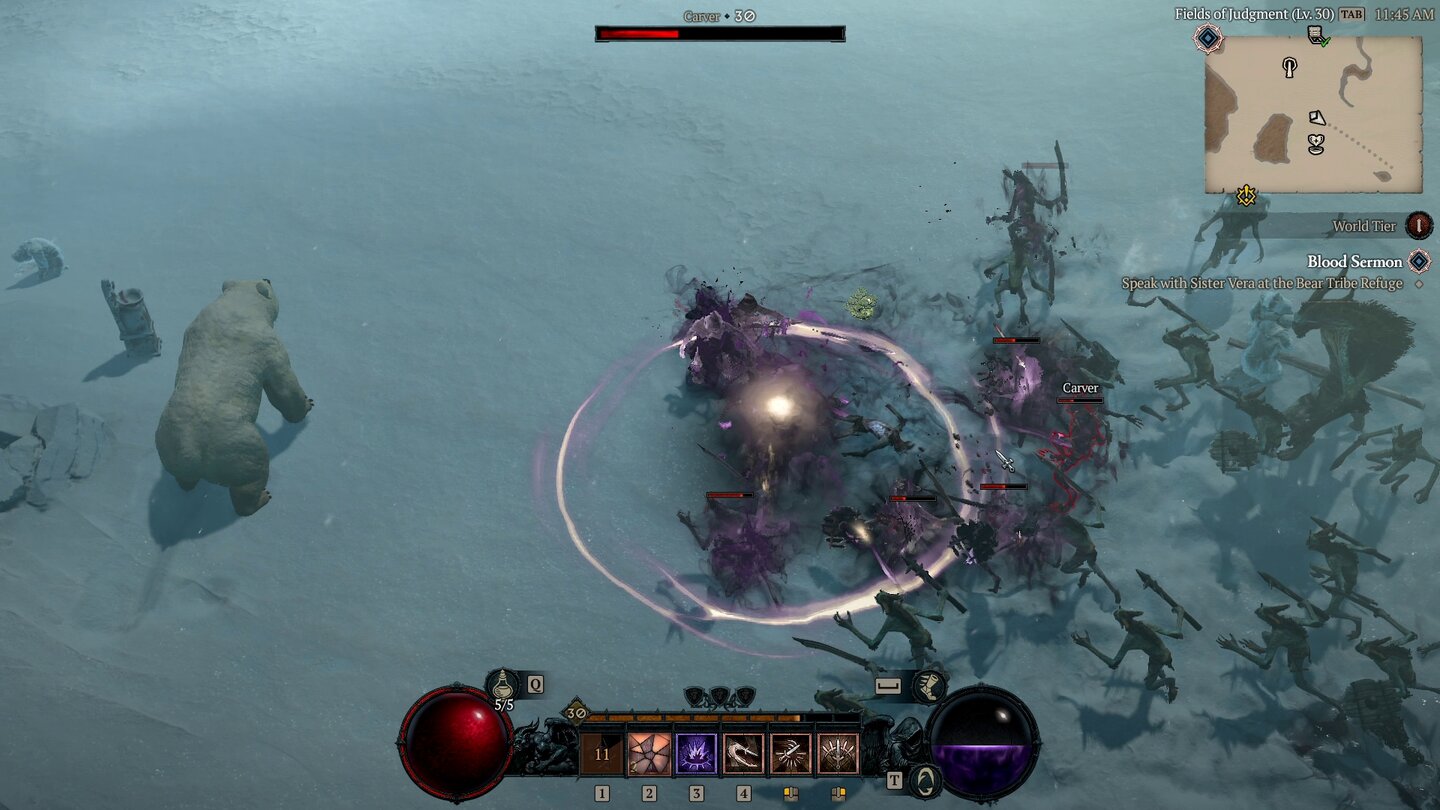The height and width of the screenshot is (810, 1440).
Task: Click the blue diamond quest marker by the minimap
Action: click(x=1208, y=38)
